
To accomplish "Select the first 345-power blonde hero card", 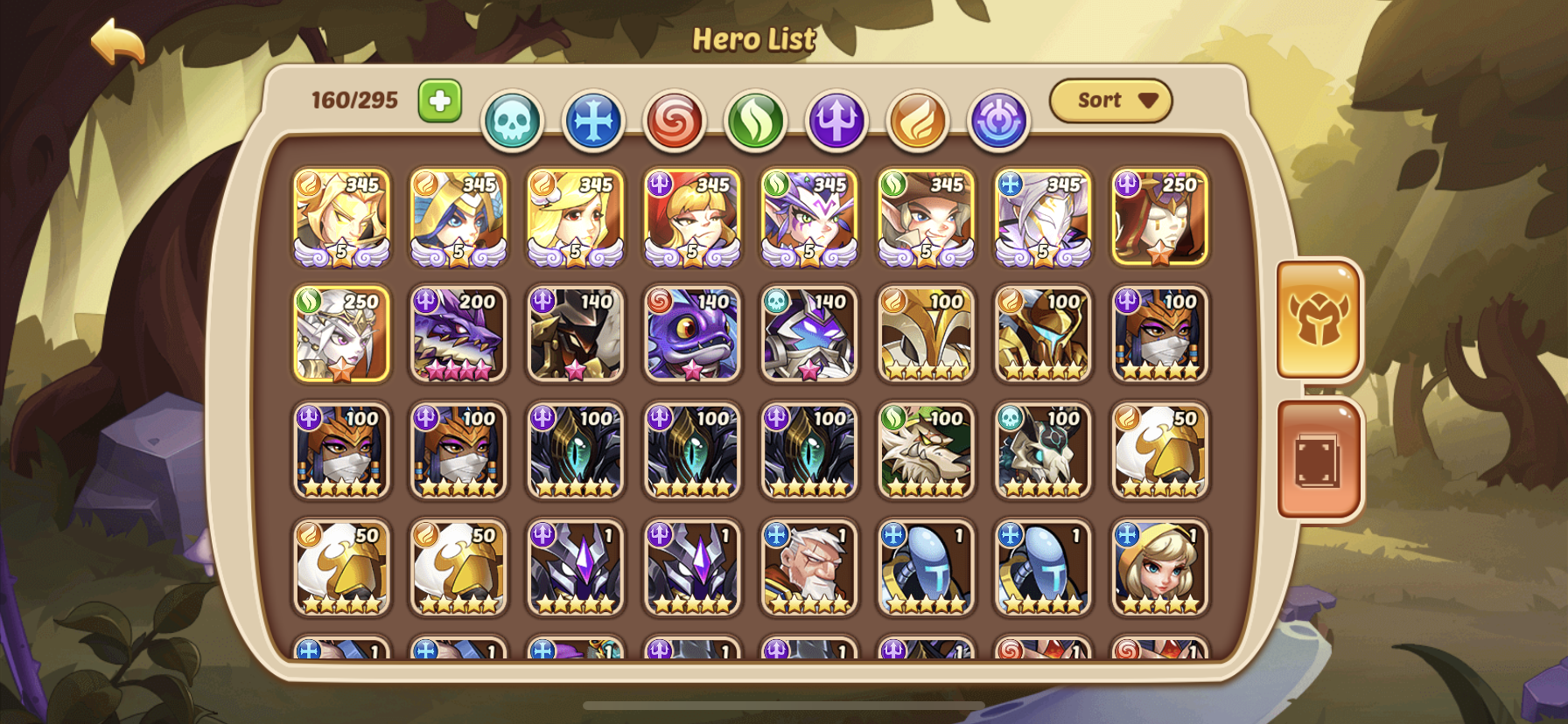I will [x=341, y=217].
